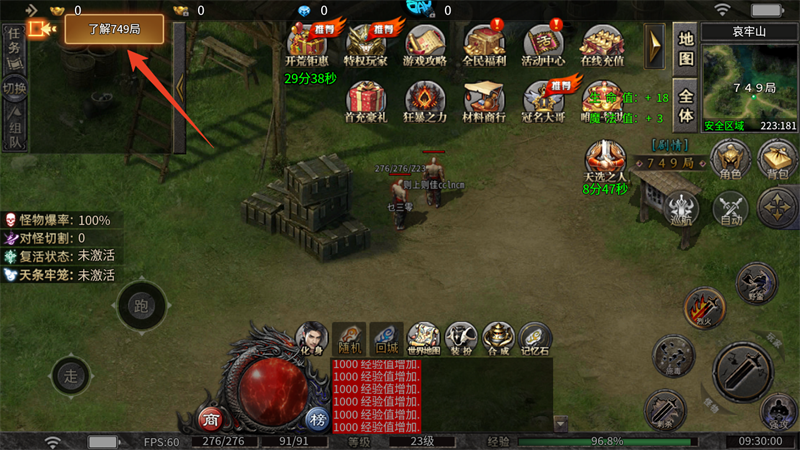Open the 背包 backpack
Image resolution: width=800 pixels, height=450 pixels.
pos(777,160)
